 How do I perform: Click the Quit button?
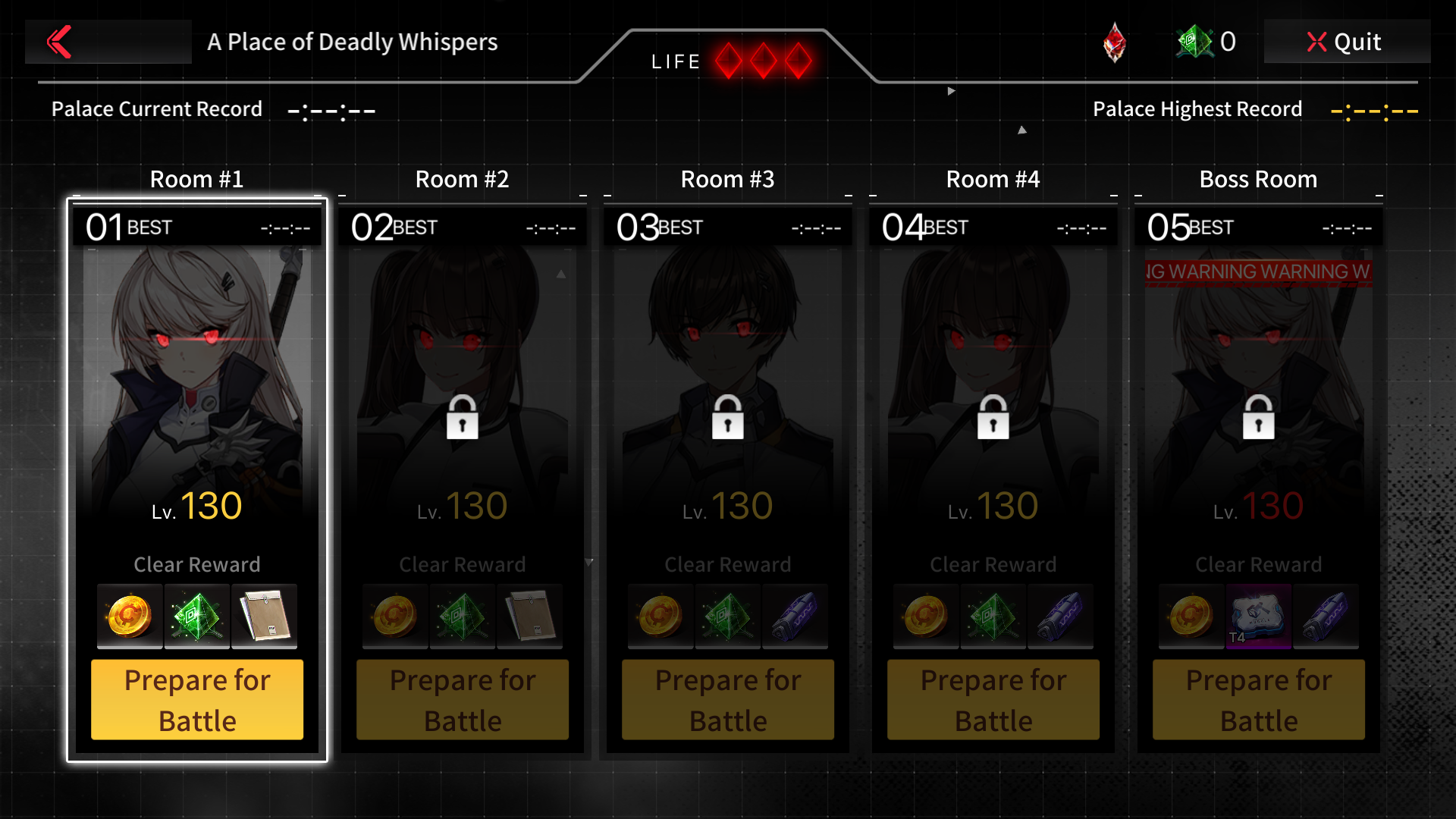point(1347,42)
